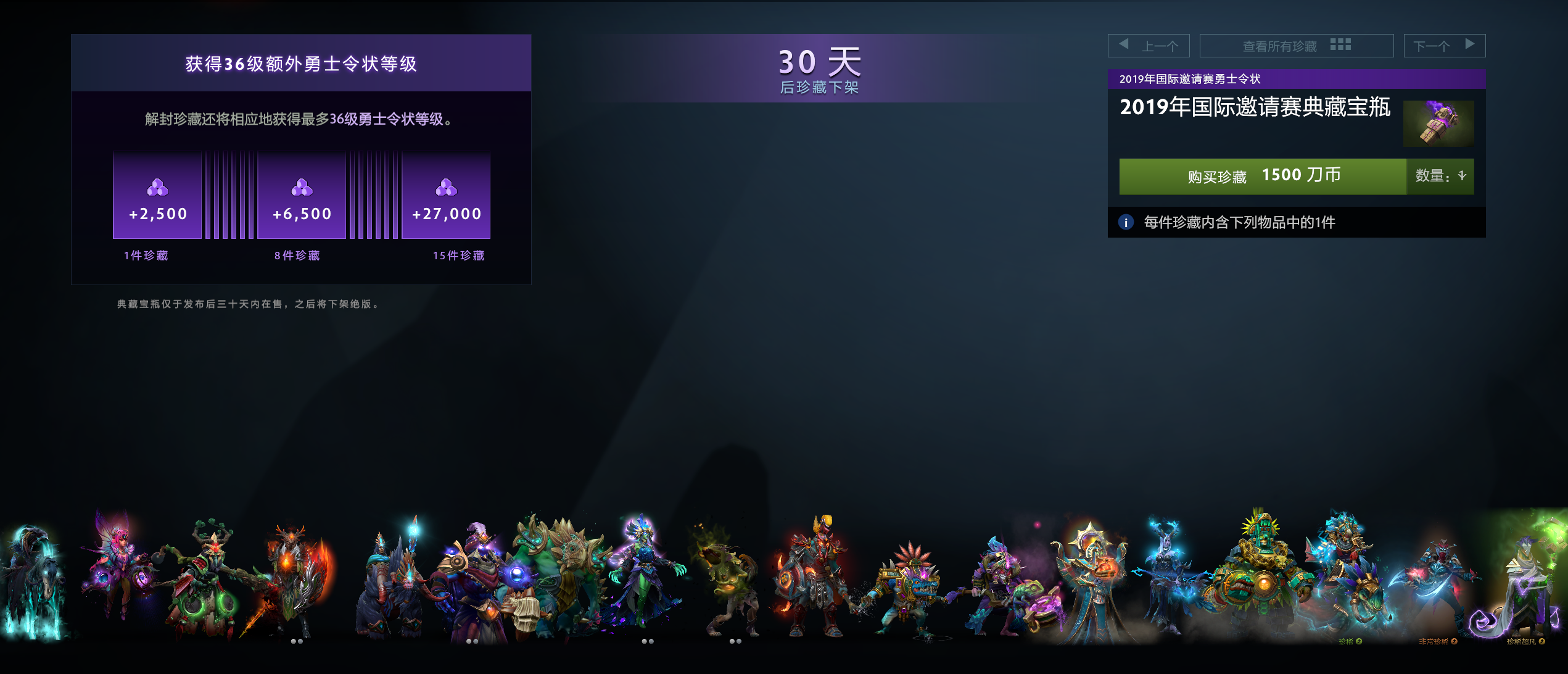Click the Collector's Cache treasure thumbnail
The height and width of the screenshot is (674, 1568).
point(1438,123)
